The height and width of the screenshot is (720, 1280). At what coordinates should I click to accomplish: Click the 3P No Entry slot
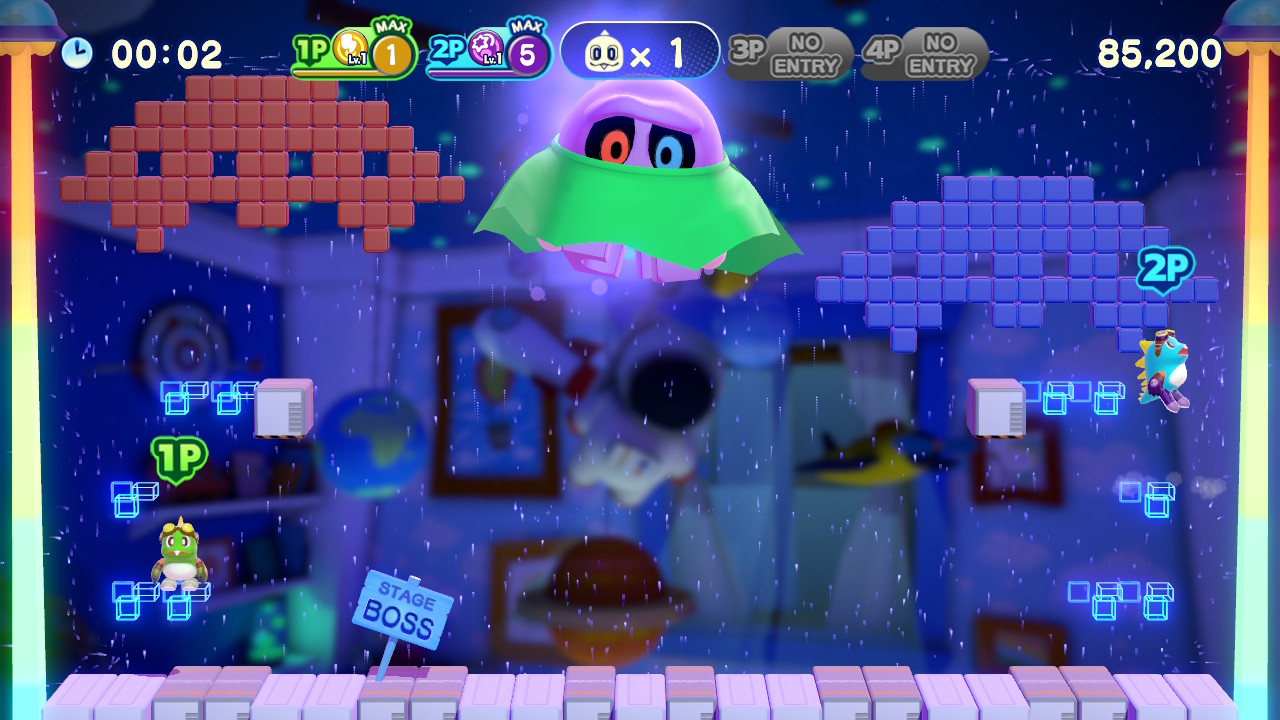[789, 54]
